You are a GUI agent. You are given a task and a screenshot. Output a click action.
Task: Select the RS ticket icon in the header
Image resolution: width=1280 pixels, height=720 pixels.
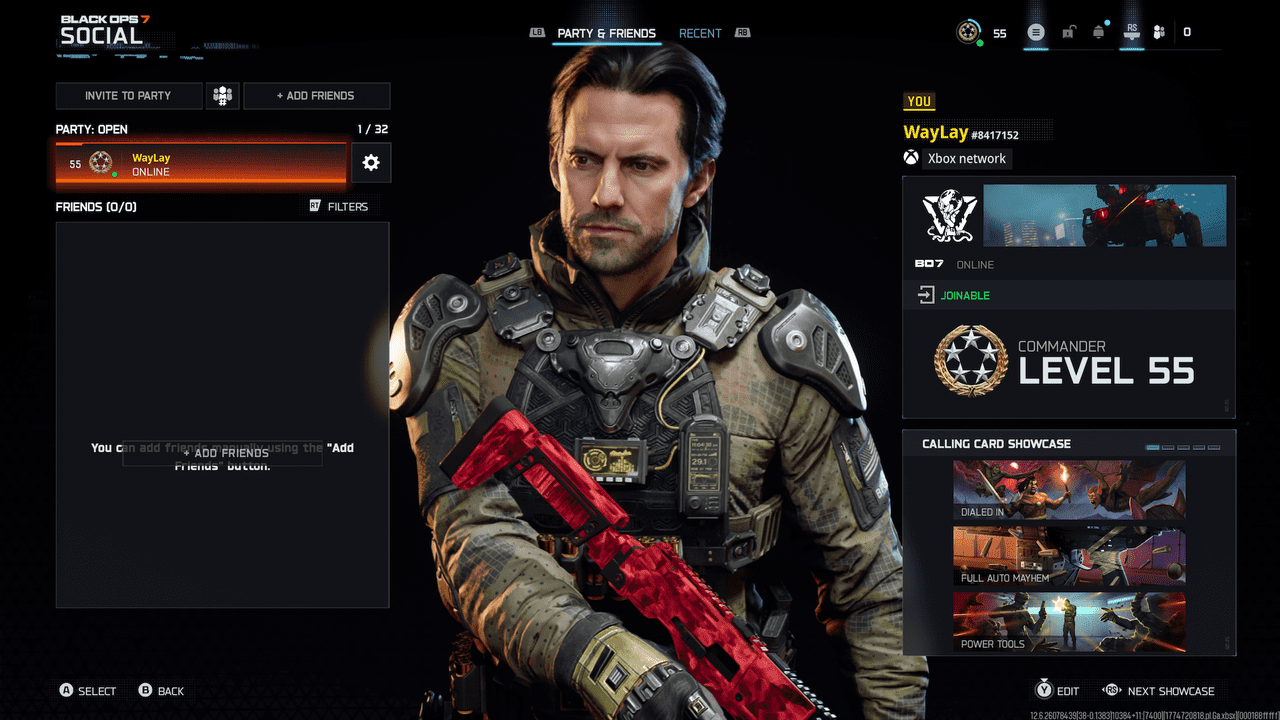click(x=1131, y=31)
